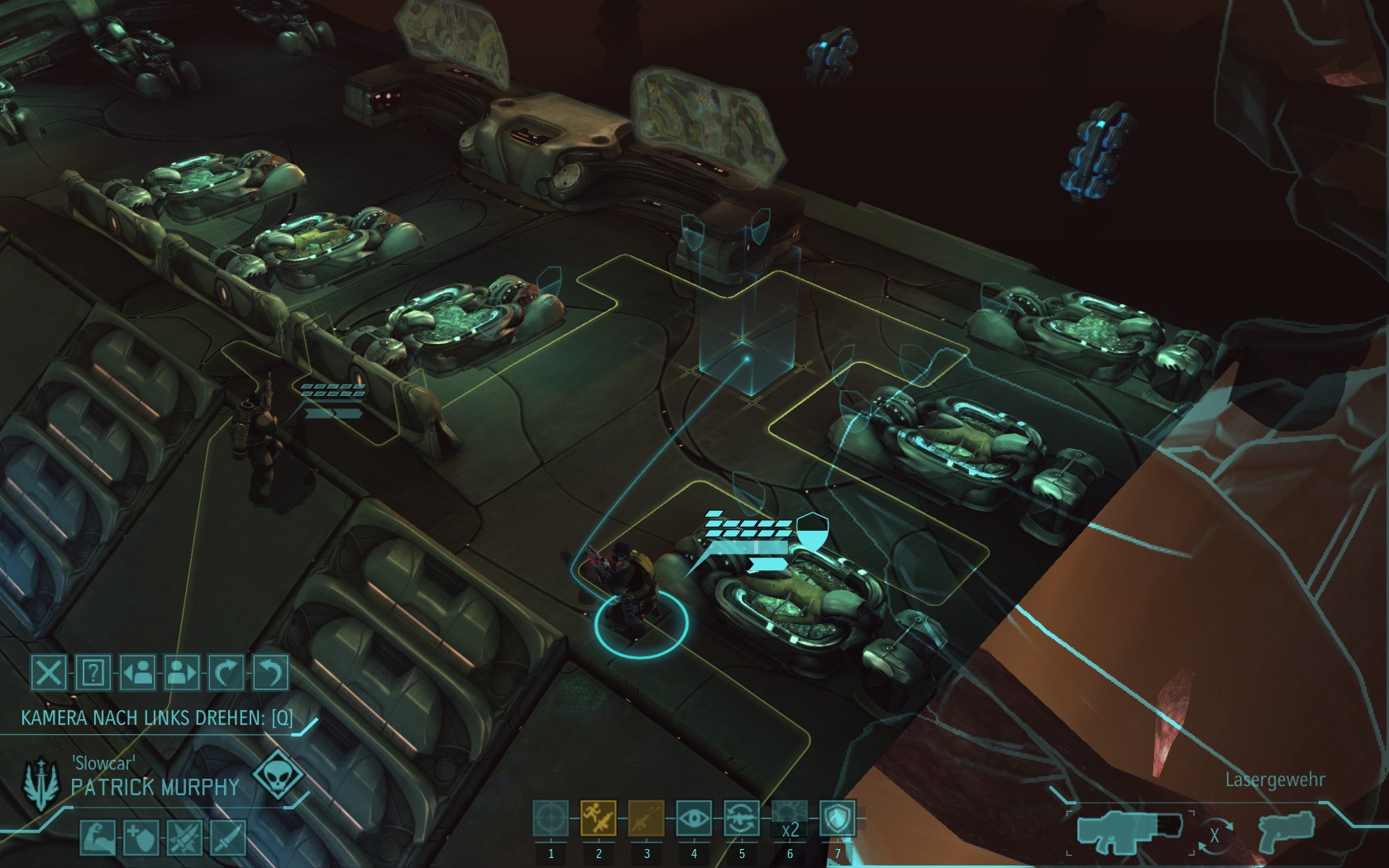
Task: Click the crossed blades perk icon
Action: 184,837
